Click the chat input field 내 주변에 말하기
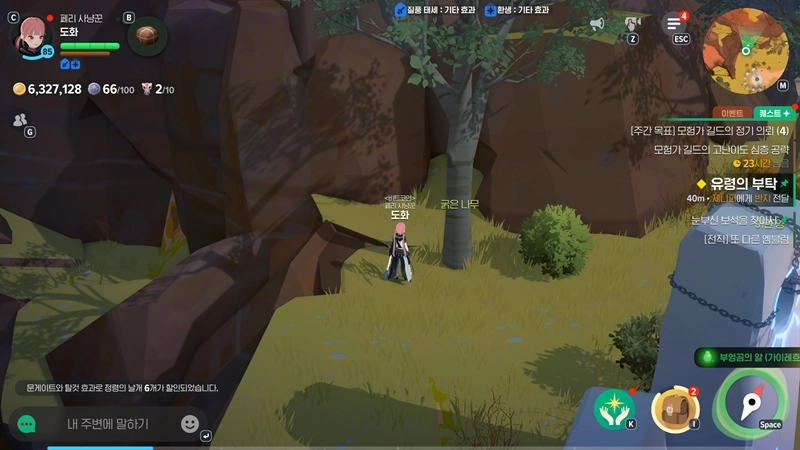The image size is (800, 450). pyautogui.click(x=108, y=424)
